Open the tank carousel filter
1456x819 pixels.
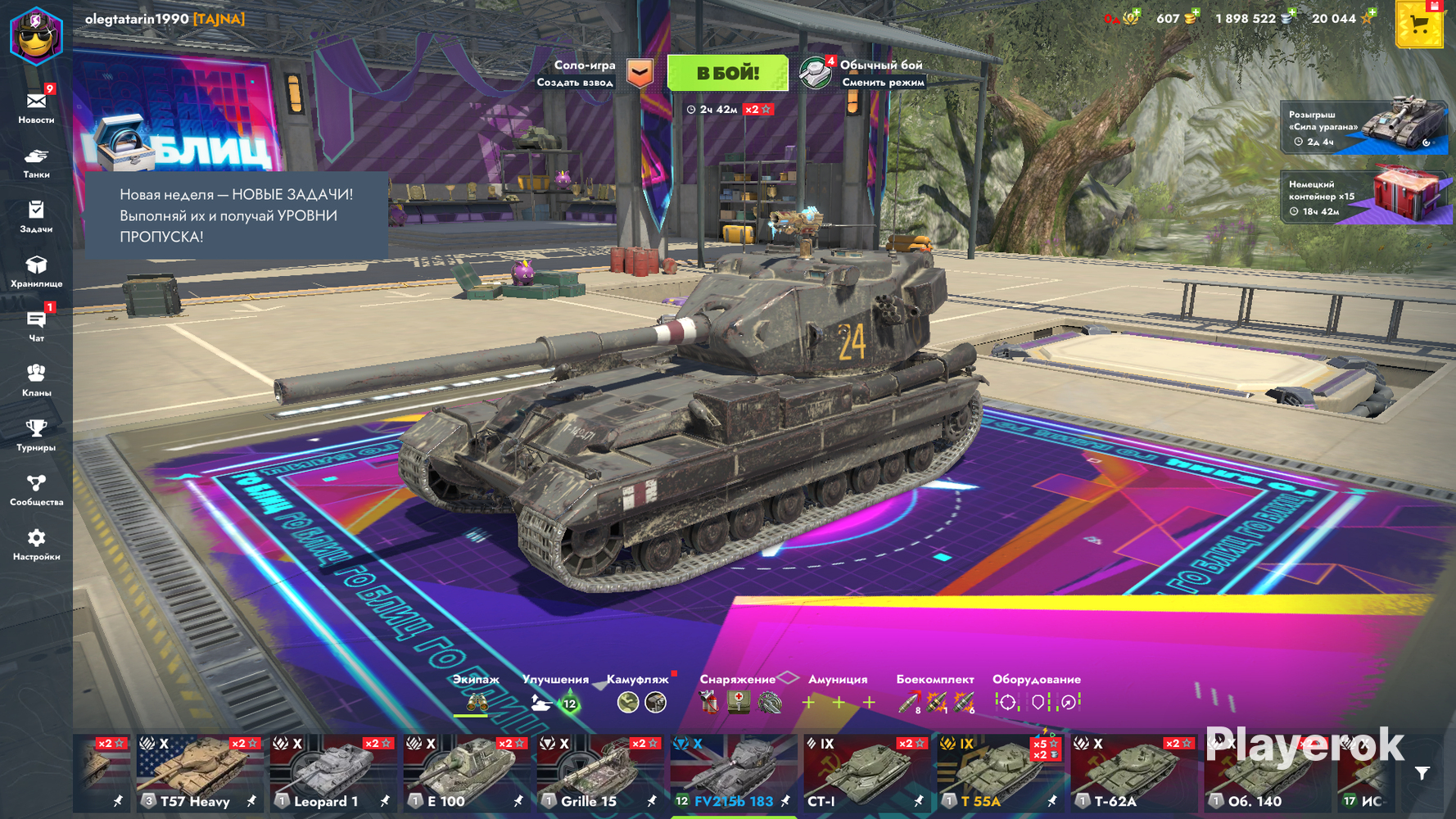tap(1422, 773)
